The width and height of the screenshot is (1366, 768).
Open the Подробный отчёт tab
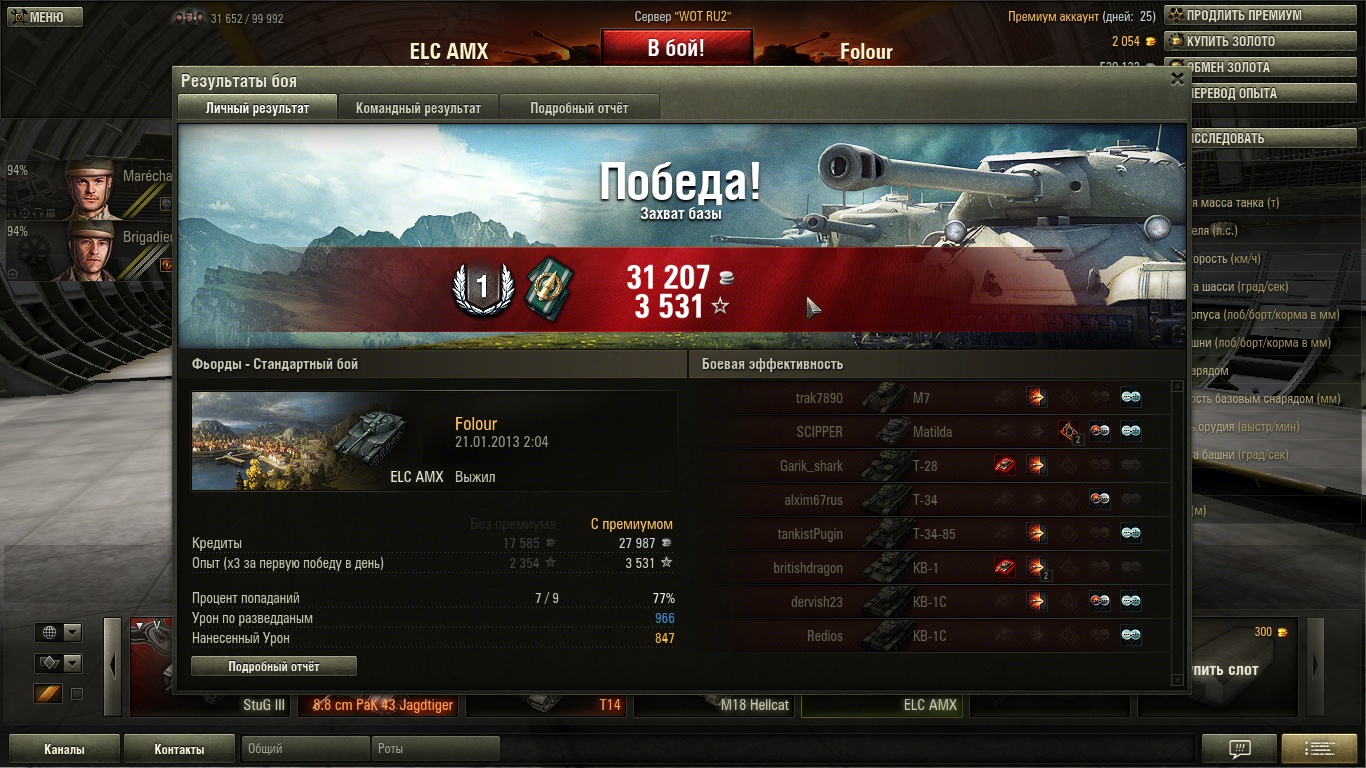579,108
